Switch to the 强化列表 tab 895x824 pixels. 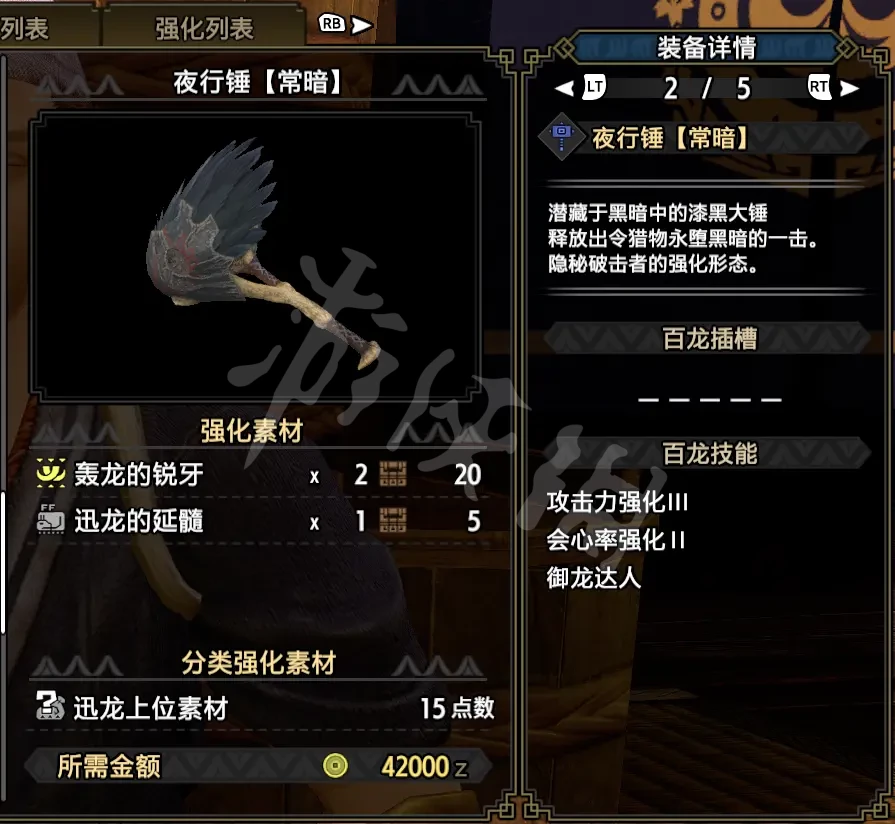[204, 29]
